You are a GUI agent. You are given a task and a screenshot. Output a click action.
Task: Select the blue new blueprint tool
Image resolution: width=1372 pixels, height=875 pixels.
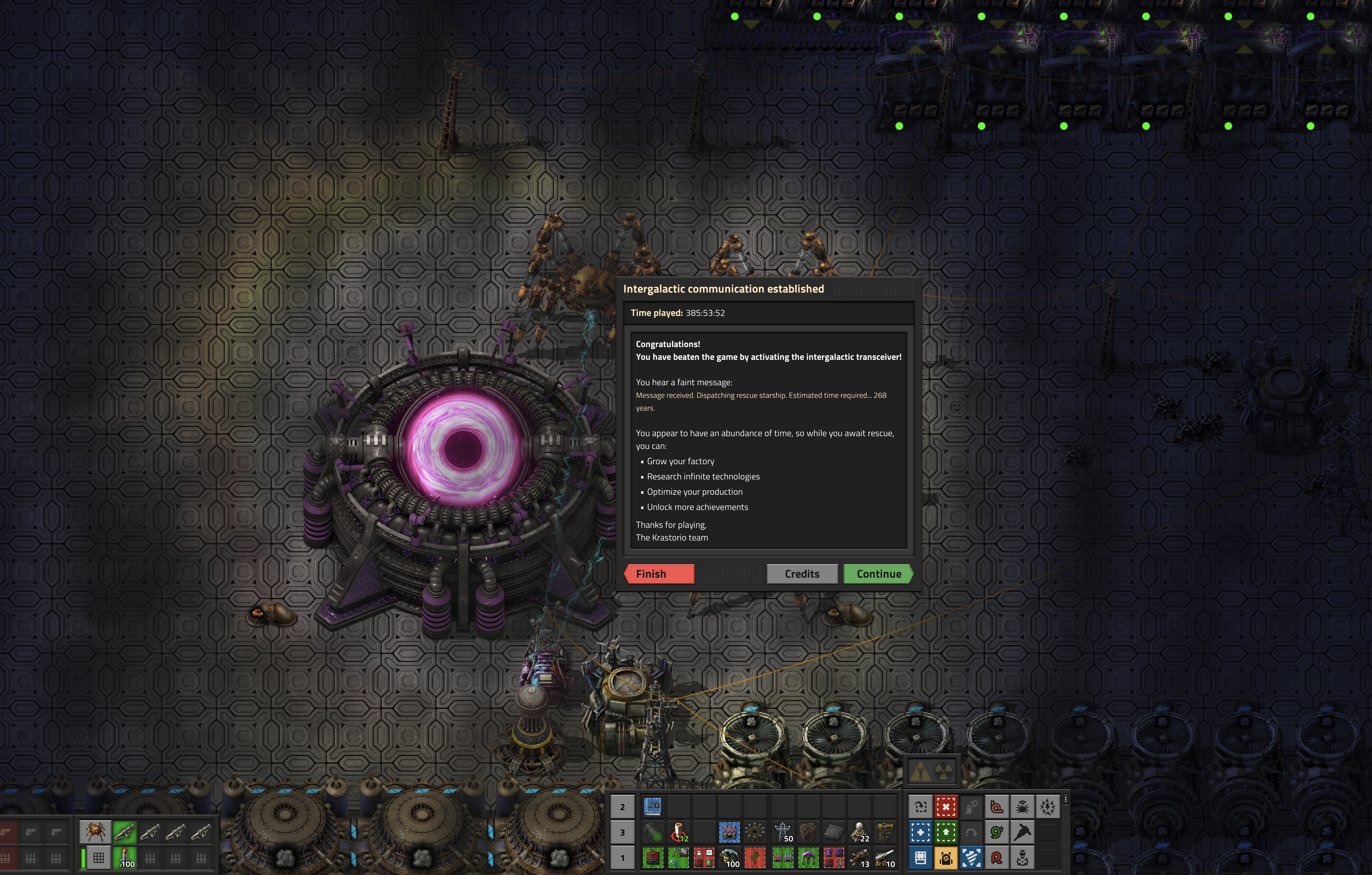(920, 832)
